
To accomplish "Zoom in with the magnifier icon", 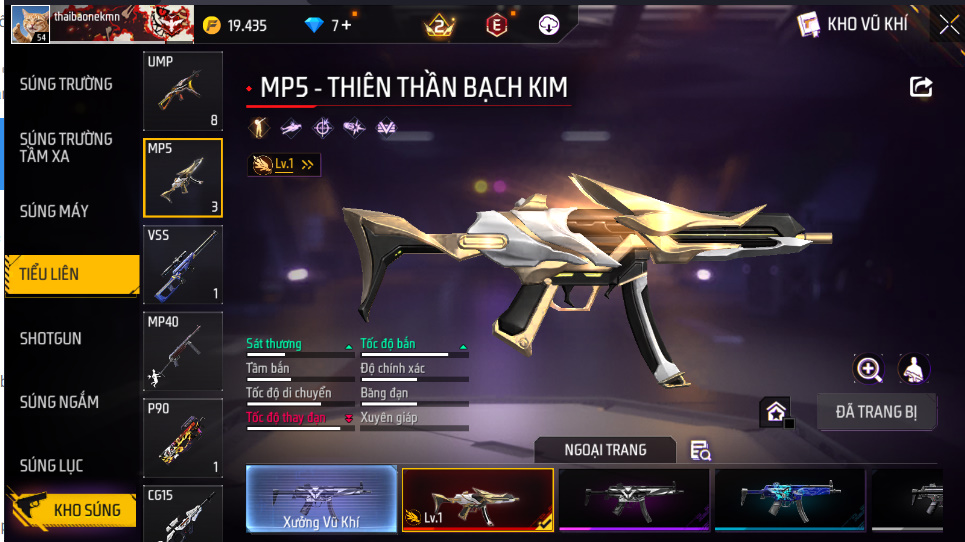I will 868,369.
